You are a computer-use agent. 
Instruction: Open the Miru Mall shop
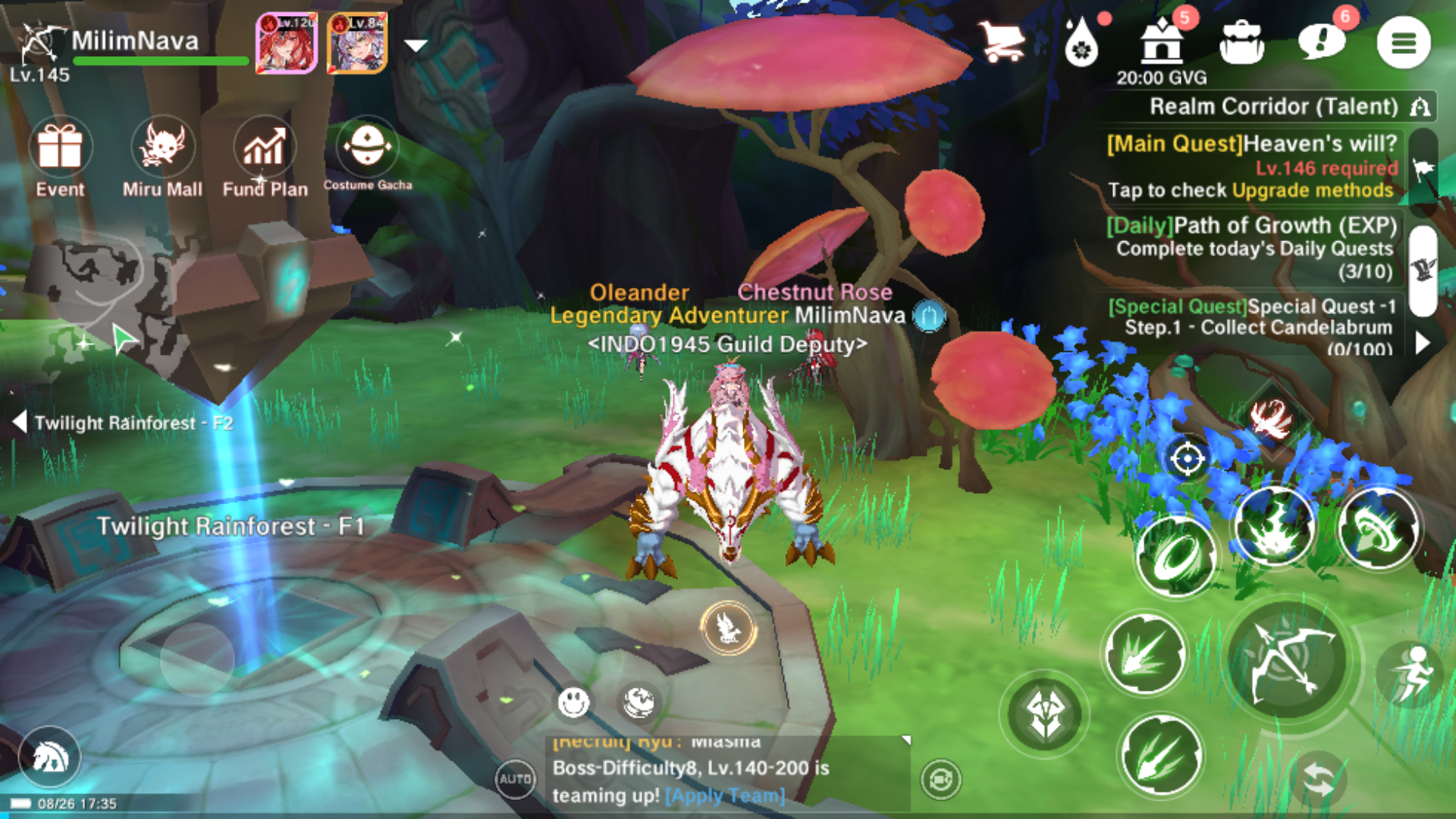[x=162, y=147]
